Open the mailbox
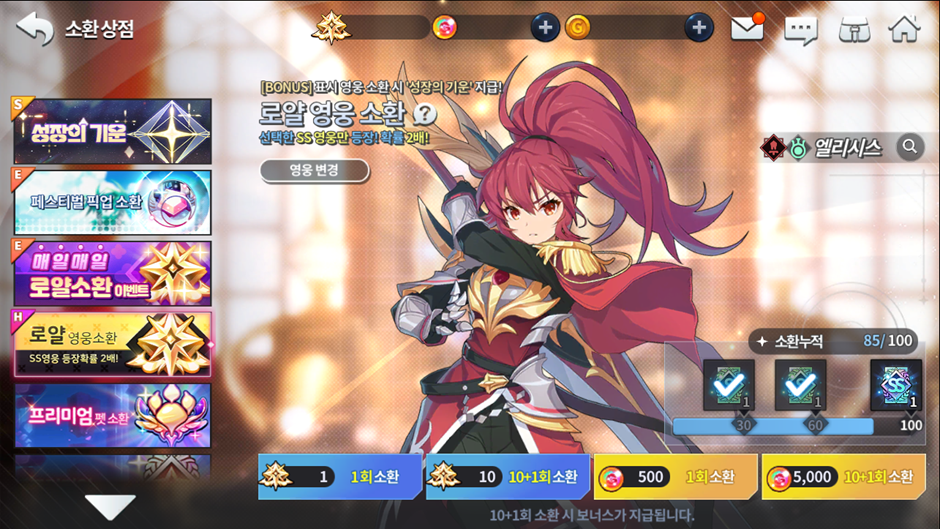Screen dimensions: 940x529 tap(747, 28)
